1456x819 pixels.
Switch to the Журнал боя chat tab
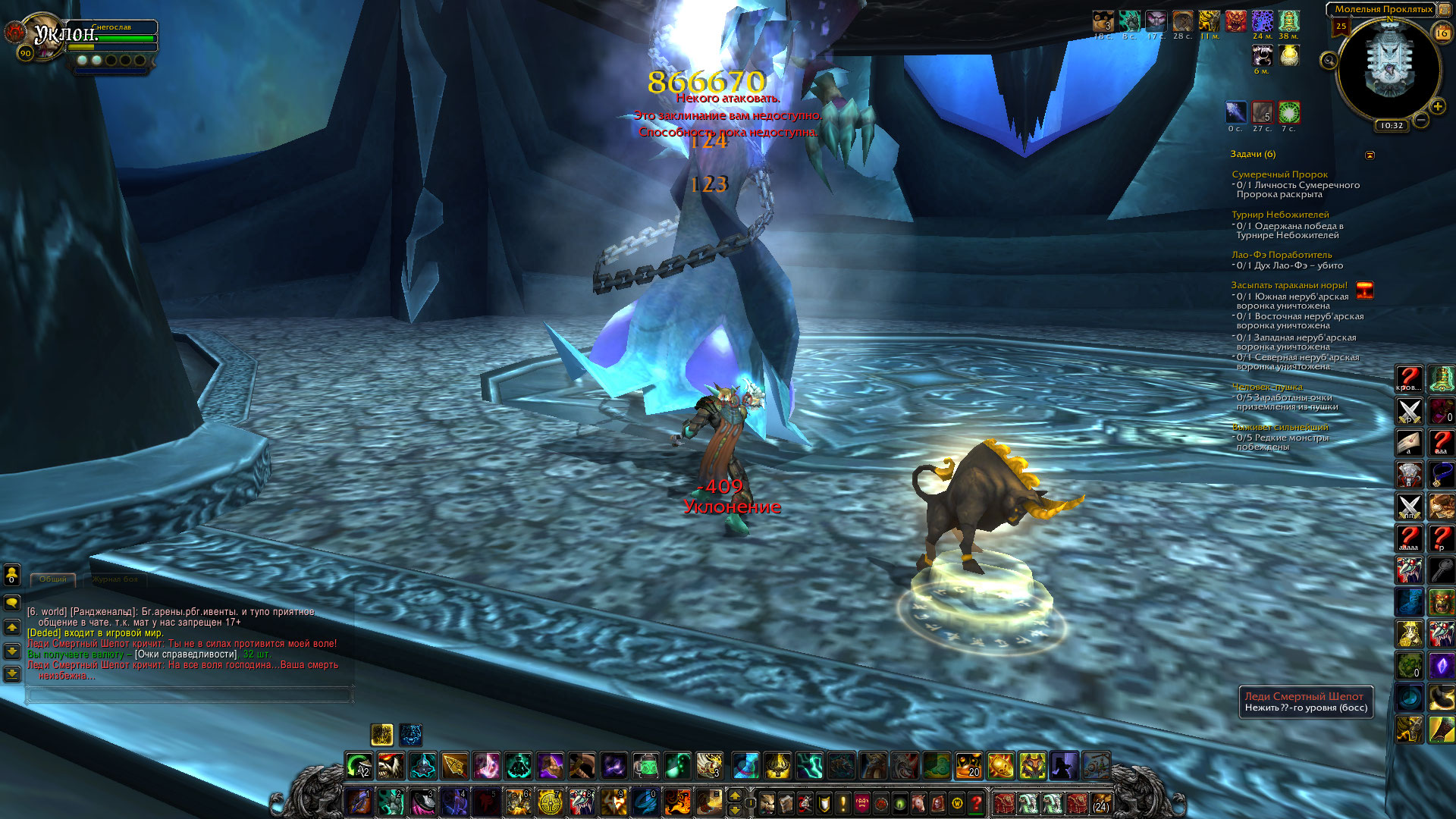(x=115, y=579)
